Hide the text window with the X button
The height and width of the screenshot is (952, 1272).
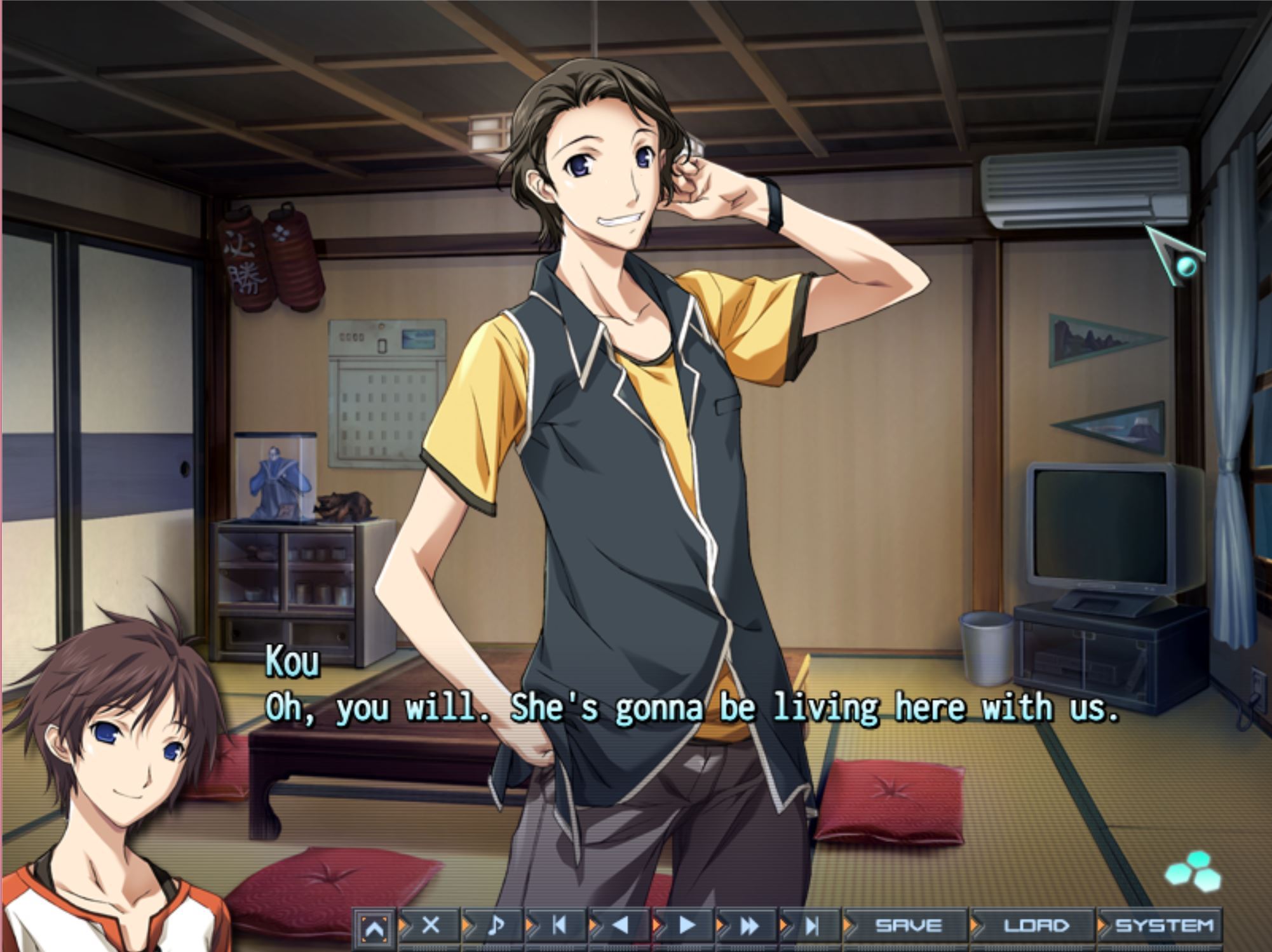(431, 925)
